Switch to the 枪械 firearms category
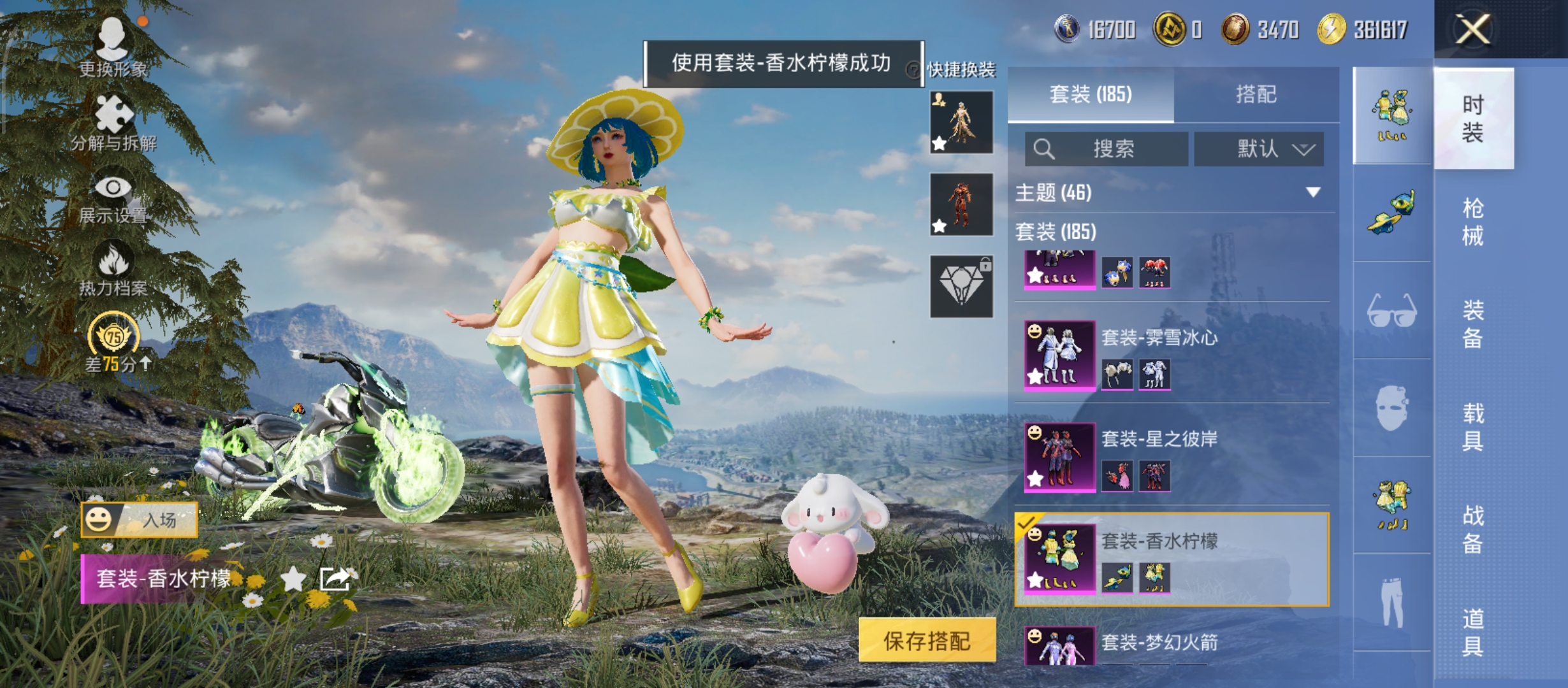Screen dimensions: 1568x688 [x=1472, y=222]
